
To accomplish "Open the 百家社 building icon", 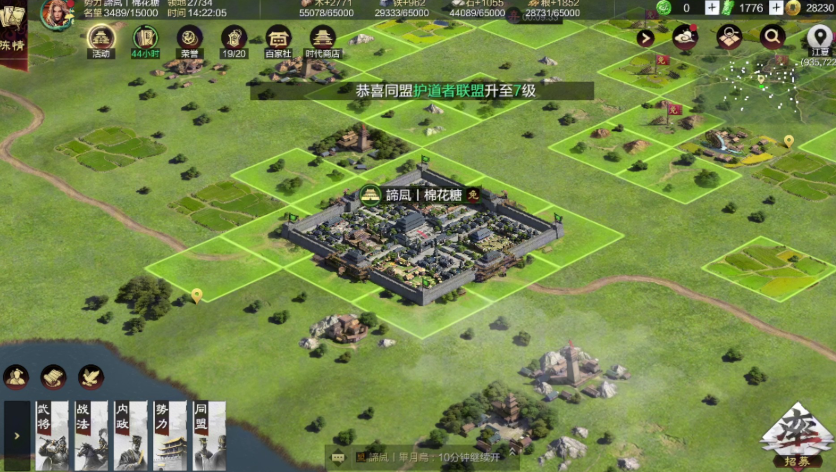I will pyautogui.click(x=279, y=39).
